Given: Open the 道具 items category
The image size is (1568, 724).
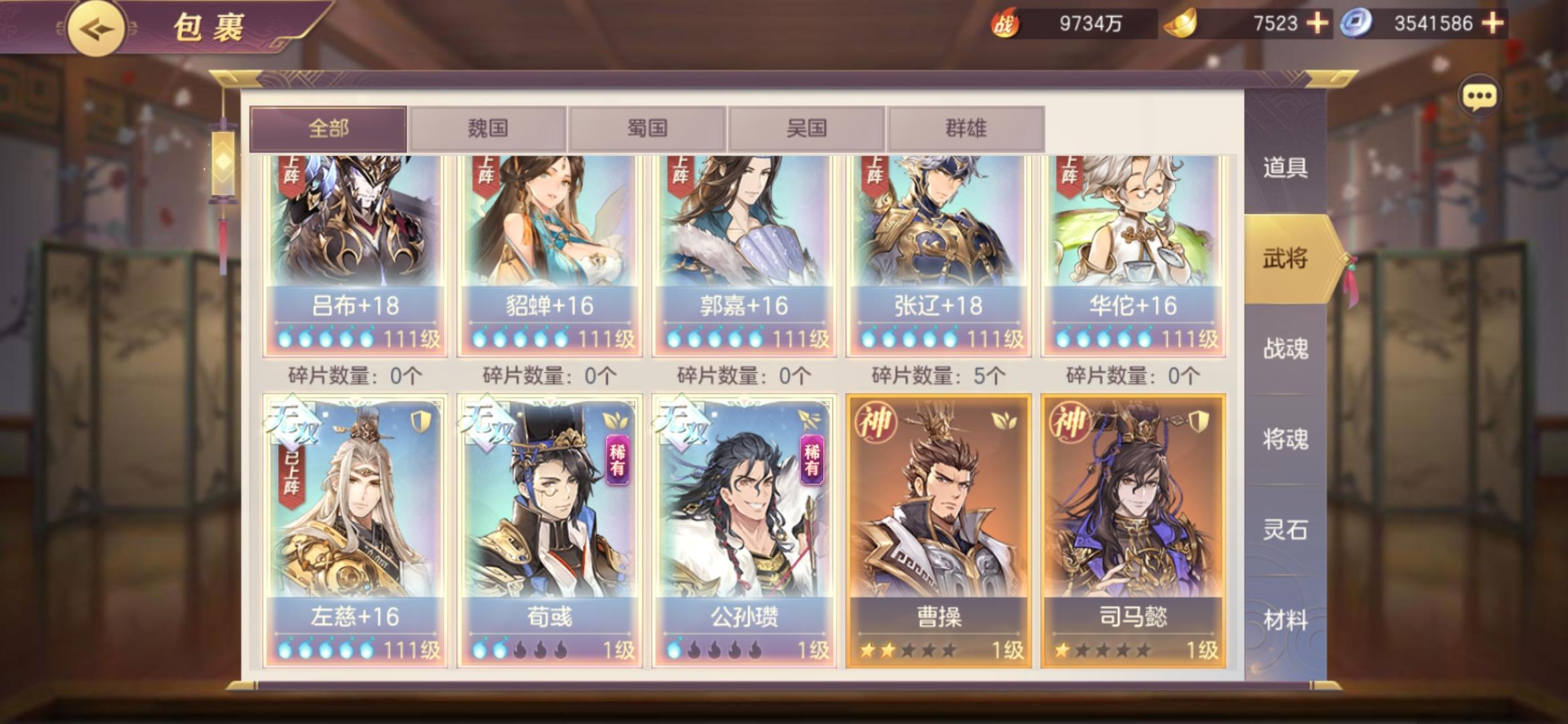Looking at the screenshot, I should 1285,168.
